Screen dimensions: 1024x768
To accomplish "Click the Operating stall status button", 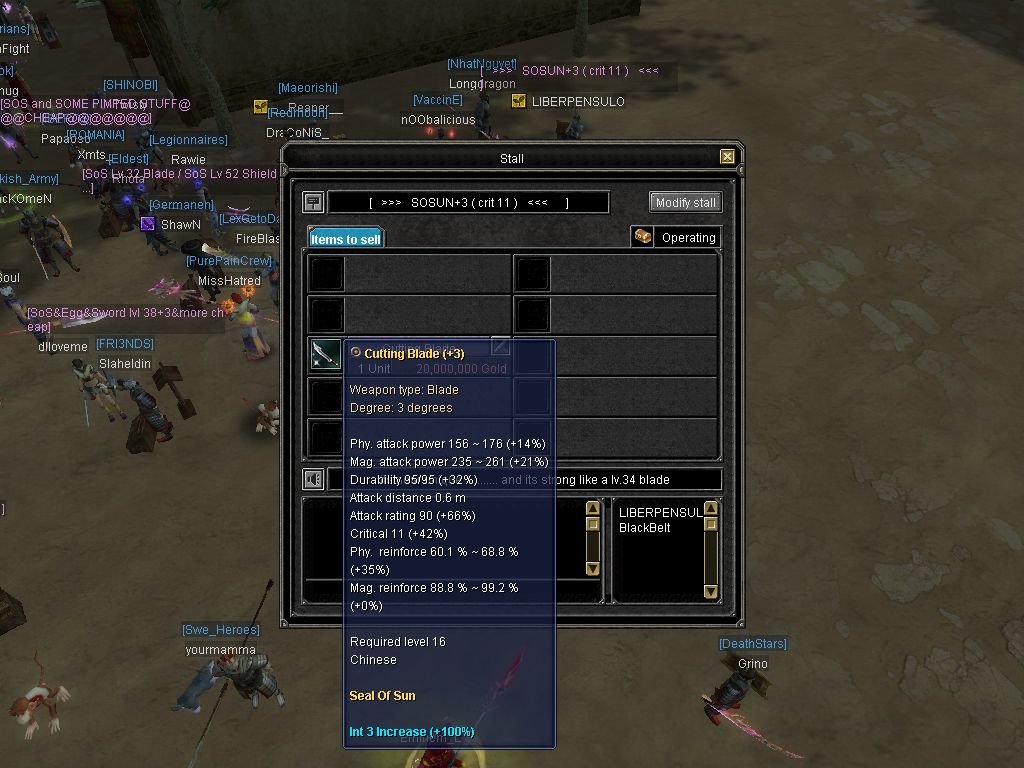I will 676,237.
